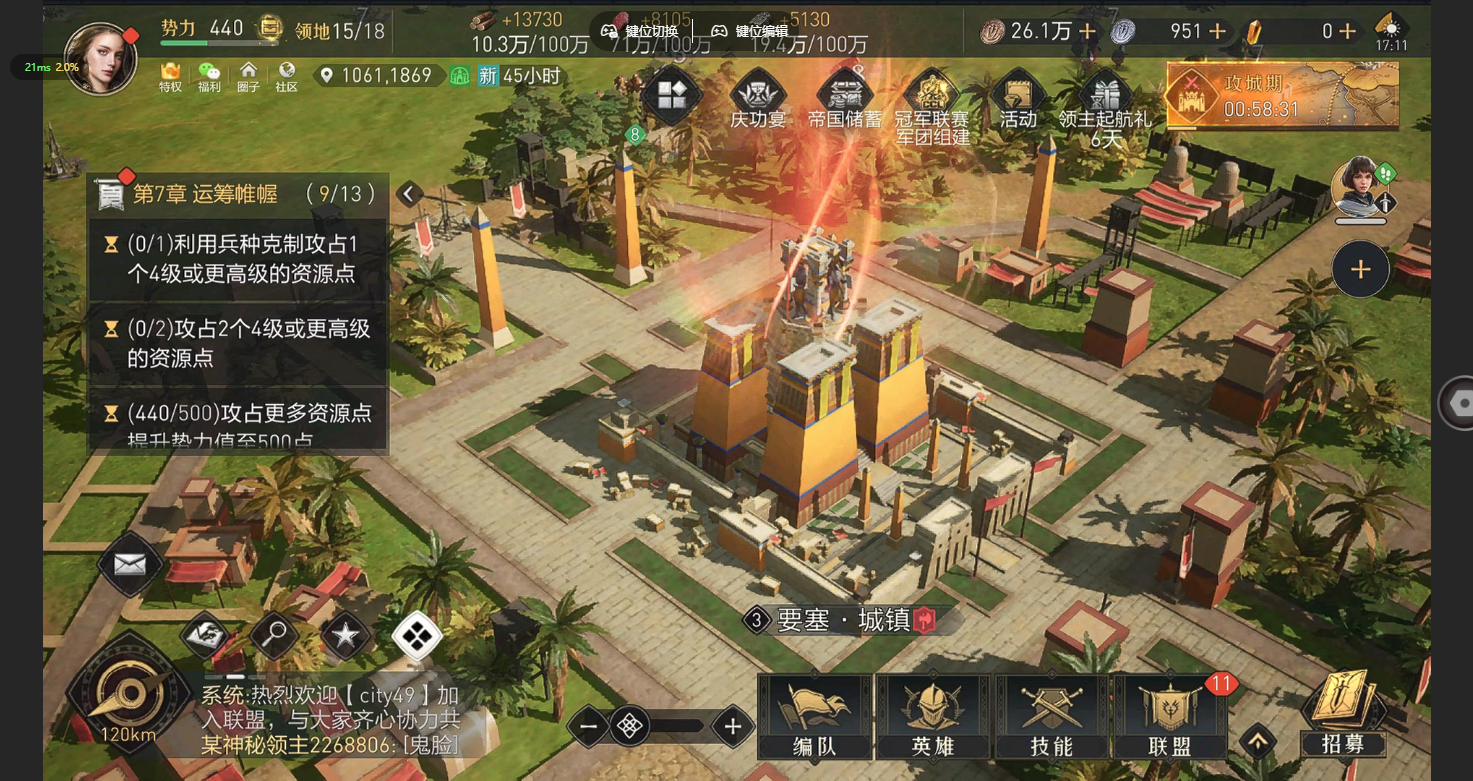Open the star favorites icon
1473x781 pixels.
pos(345,634)
